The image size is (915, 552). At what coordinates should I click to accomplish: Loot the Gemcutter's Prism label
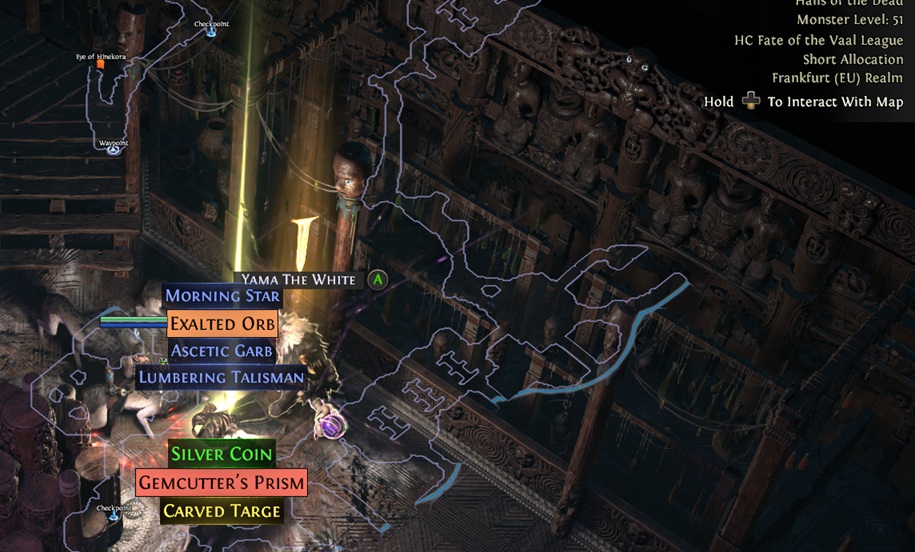click(221, 482)
